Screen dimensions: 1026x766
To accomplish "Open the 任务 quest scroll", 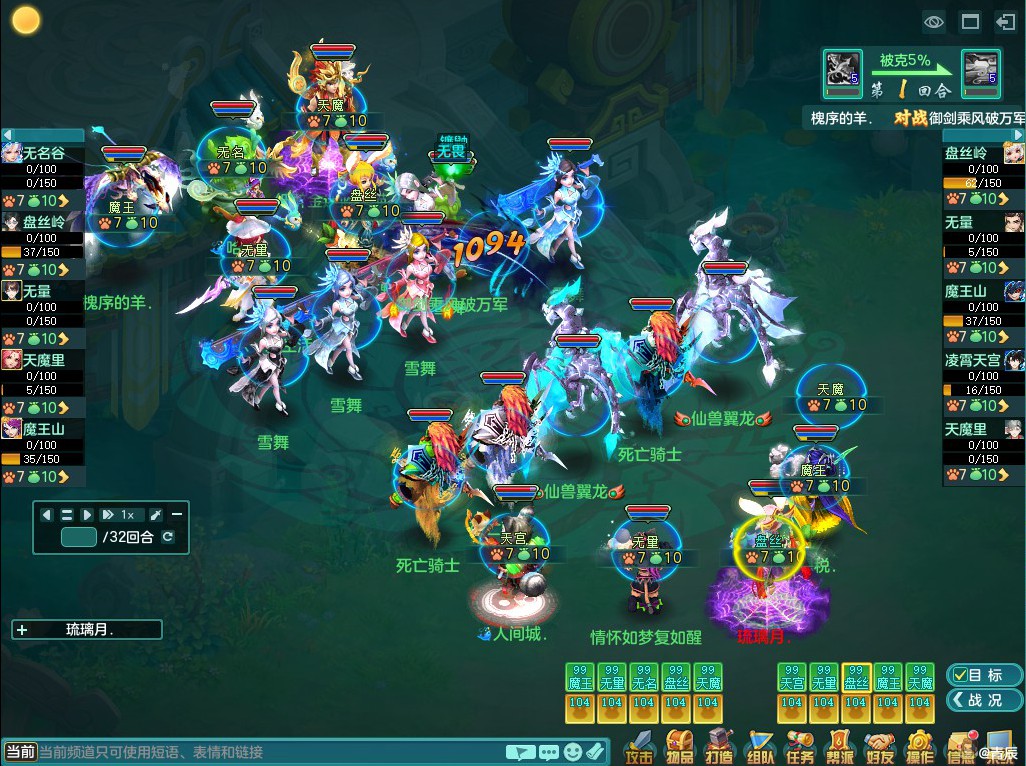I will (x=800, y=747).
